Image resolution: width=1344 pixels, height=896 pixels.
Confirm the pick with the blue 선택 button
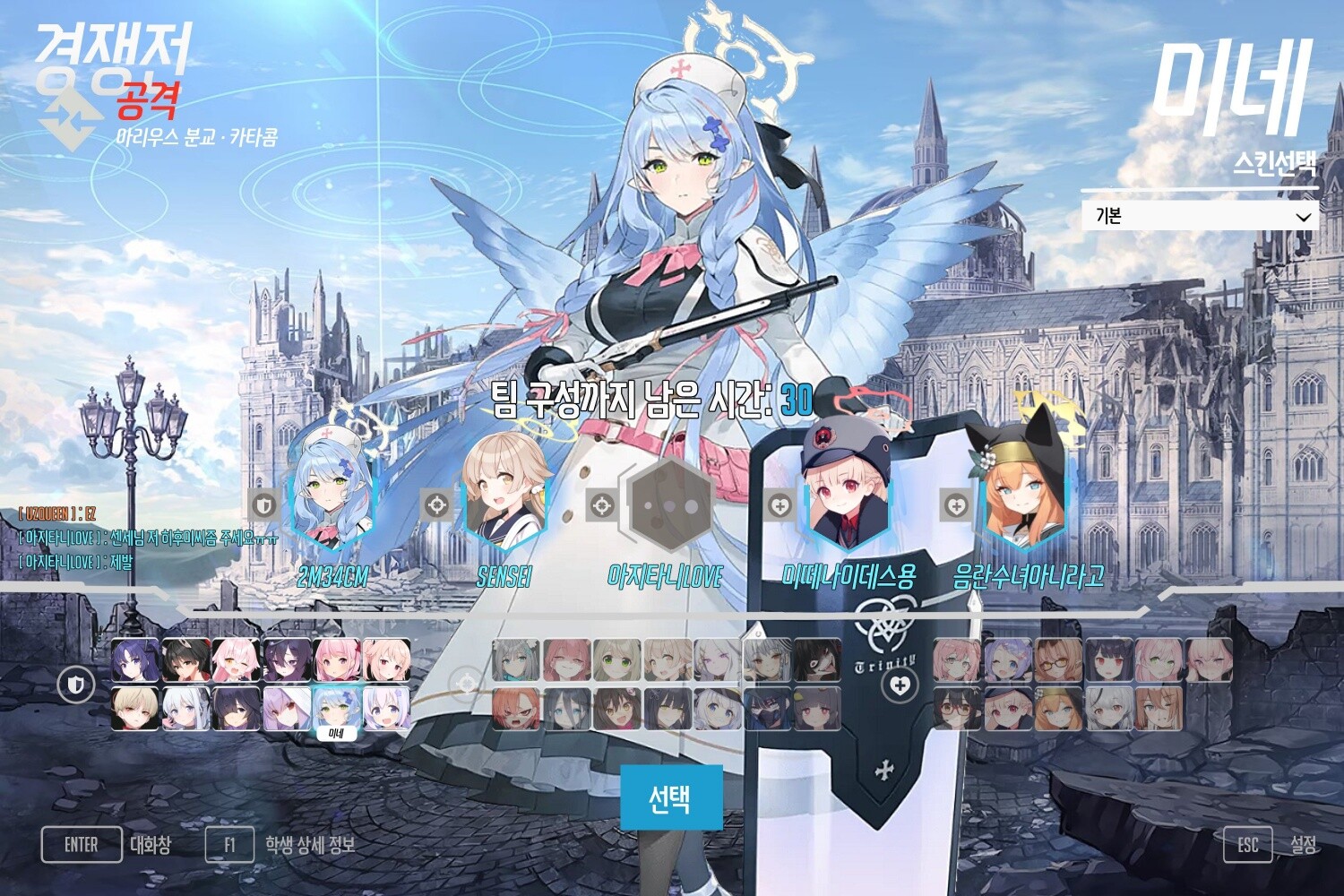[x=671, y=797]
